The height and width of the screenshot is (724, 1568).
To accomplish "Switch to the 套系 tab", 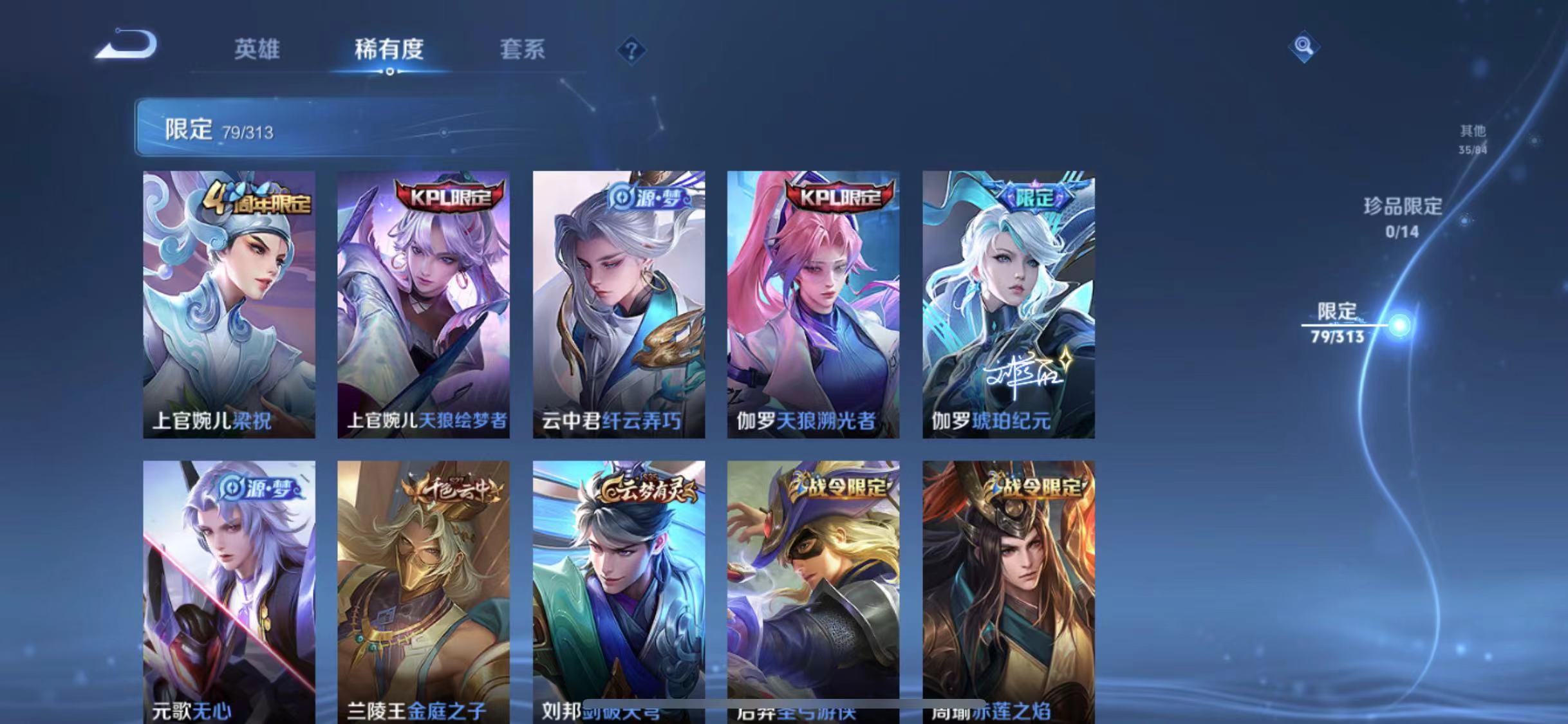I will (x=523, y=50).
